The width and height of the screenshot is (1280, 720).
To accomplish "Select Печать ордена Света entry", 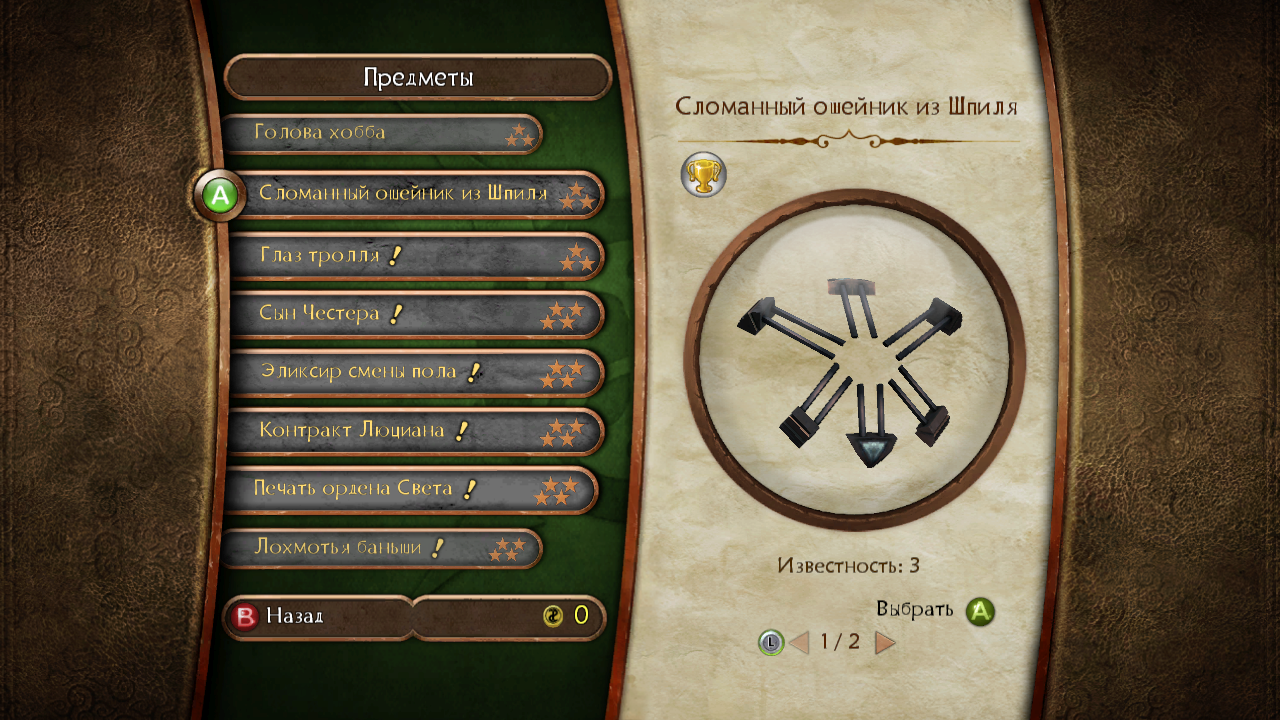I will [x=410, y=490].
